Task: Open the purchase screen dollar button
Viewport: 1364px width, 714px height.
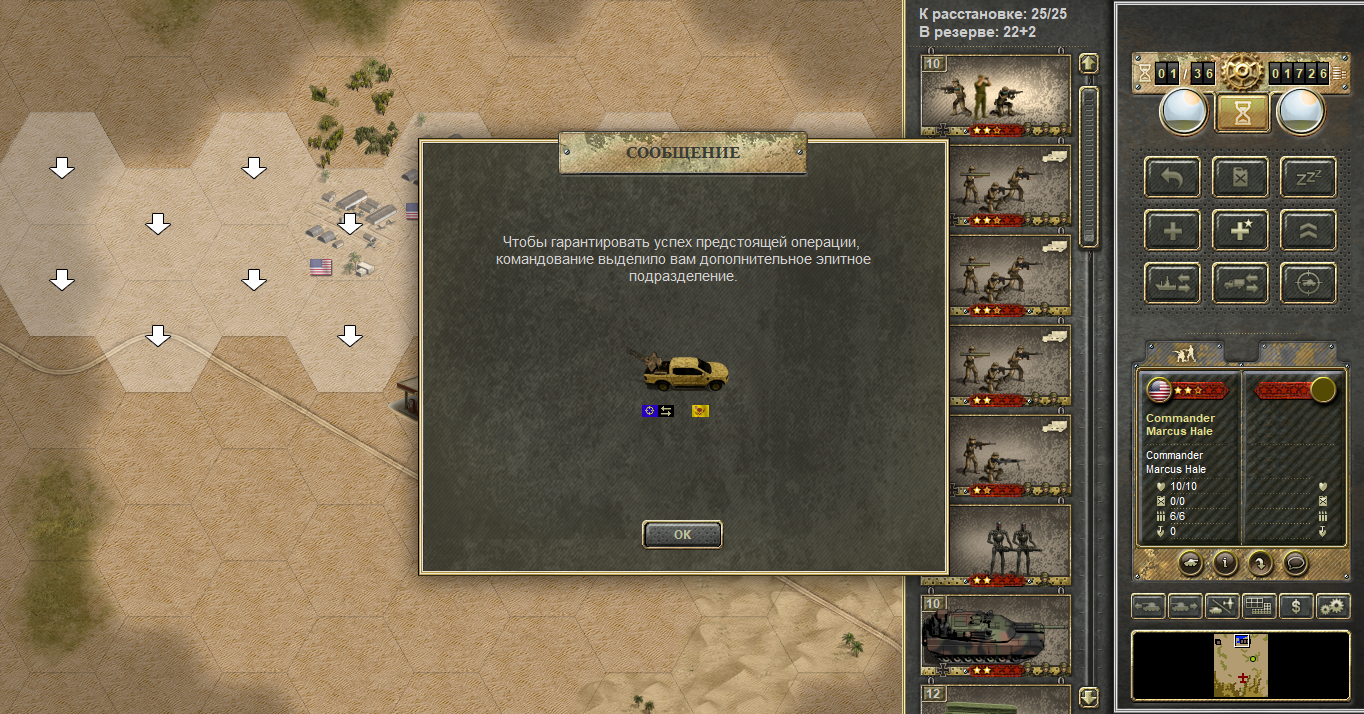Action: (x=1296, y=606)
